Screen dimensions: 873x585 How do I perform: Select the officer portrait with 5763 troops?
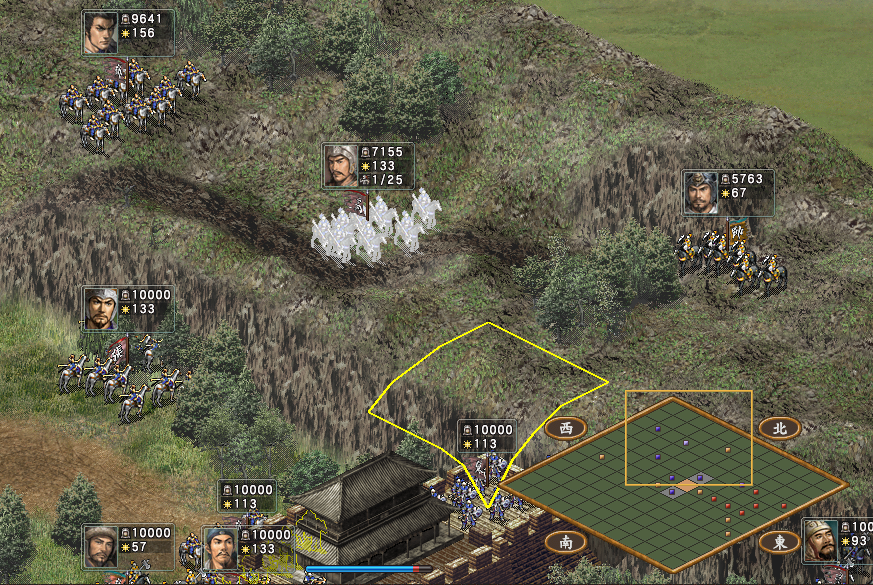[x=701, y=192]
